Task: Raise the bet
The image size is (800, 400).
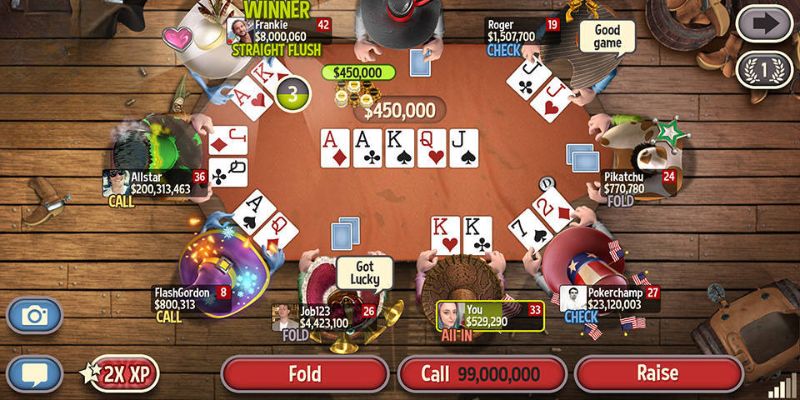Action: [x=660, y=374]
